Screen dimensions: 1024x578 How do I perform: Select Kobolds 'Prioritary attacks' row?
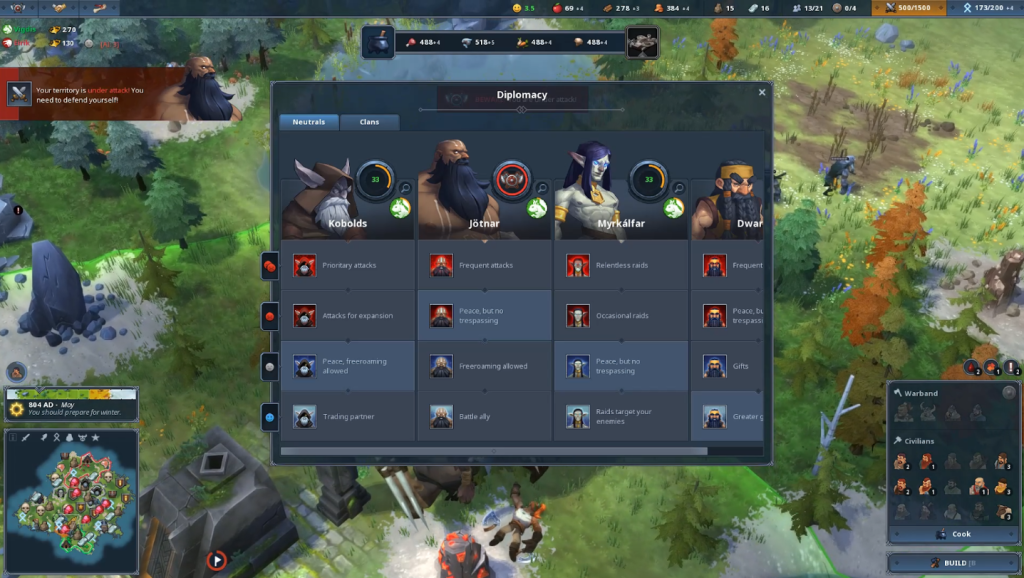pos(347,265)
